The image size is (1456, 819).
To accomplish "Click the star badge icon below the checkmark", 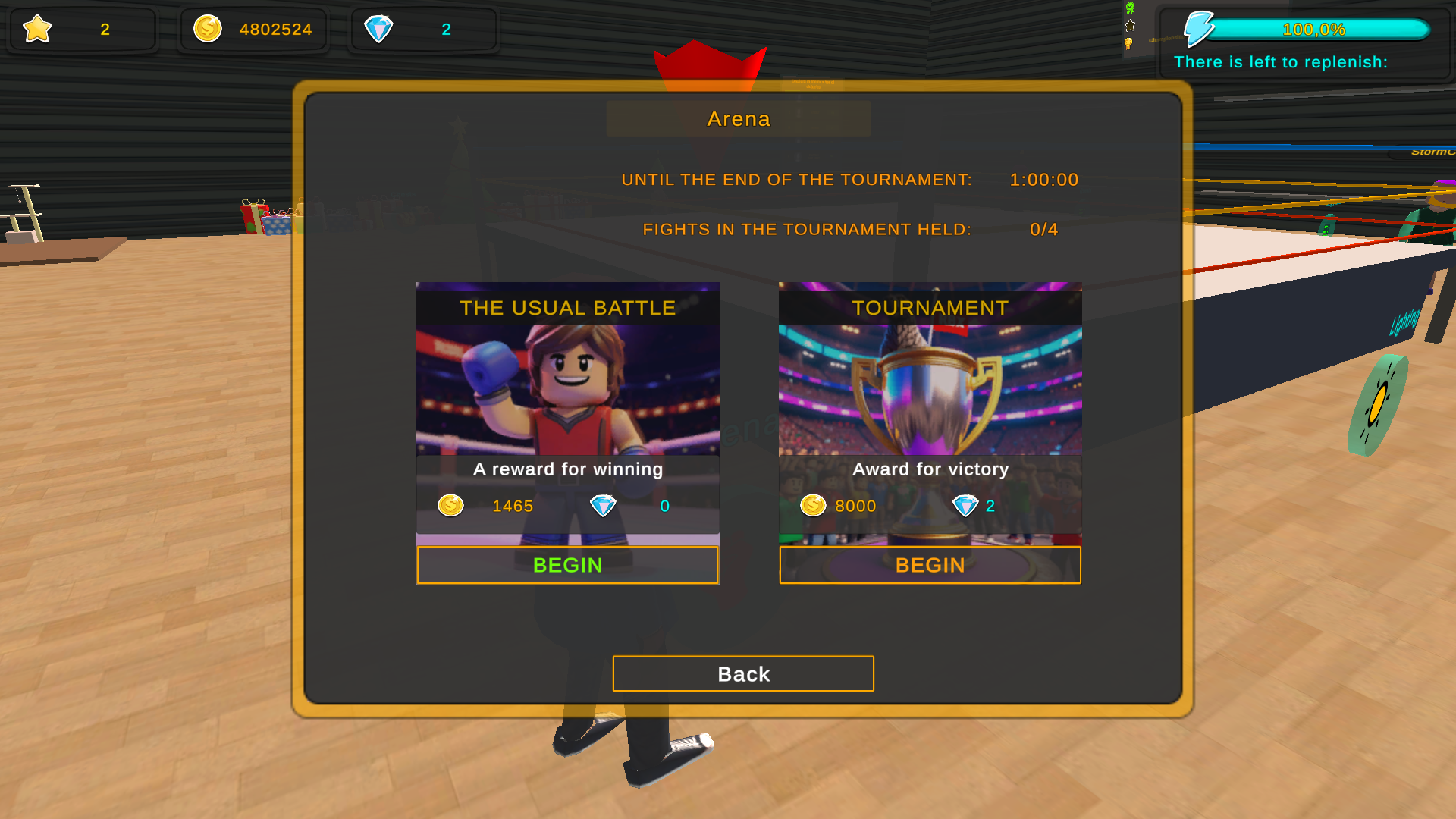I will pyautogui.click(x=1130, y=25).
